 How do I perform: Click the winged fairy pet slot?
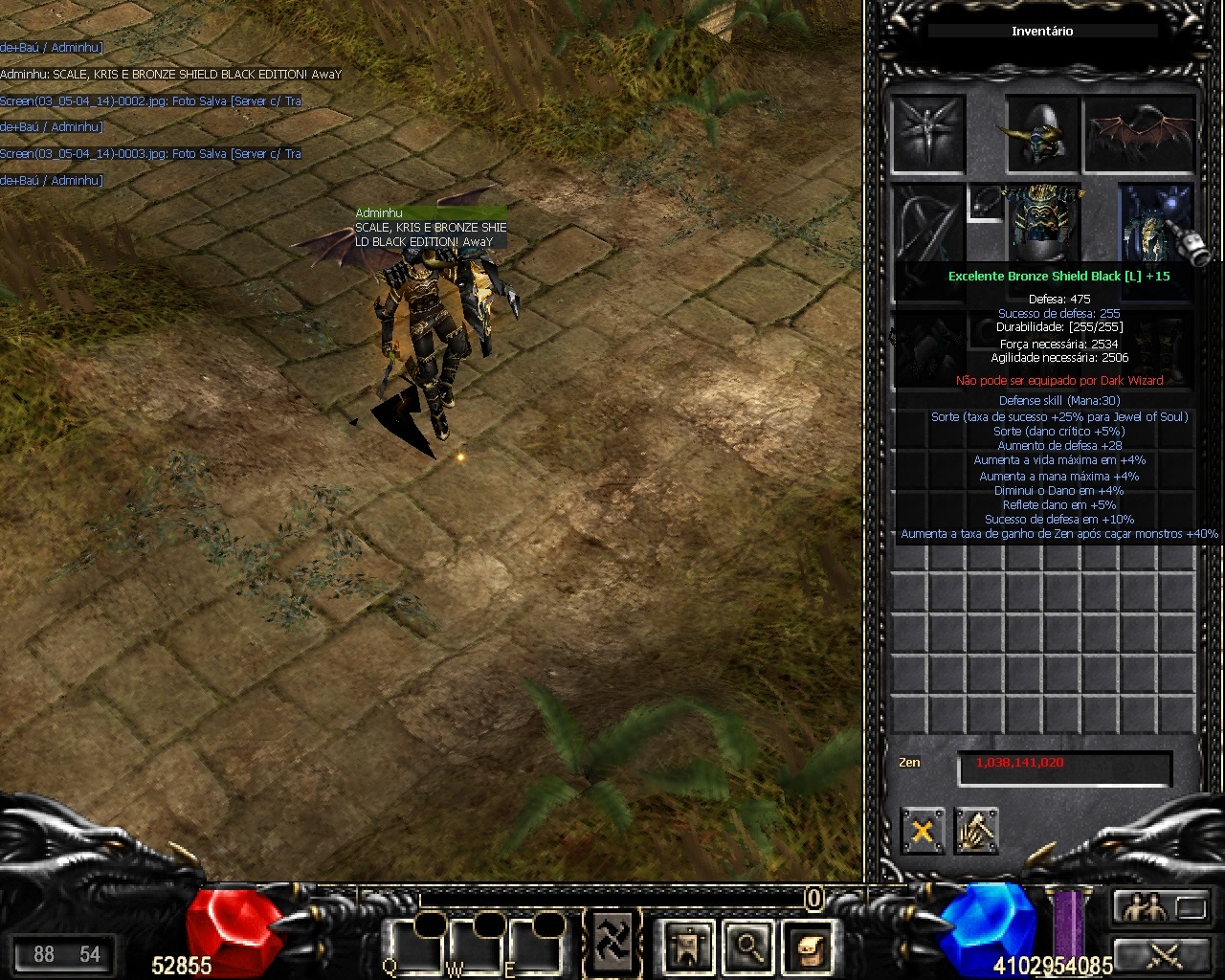point(926,134)
